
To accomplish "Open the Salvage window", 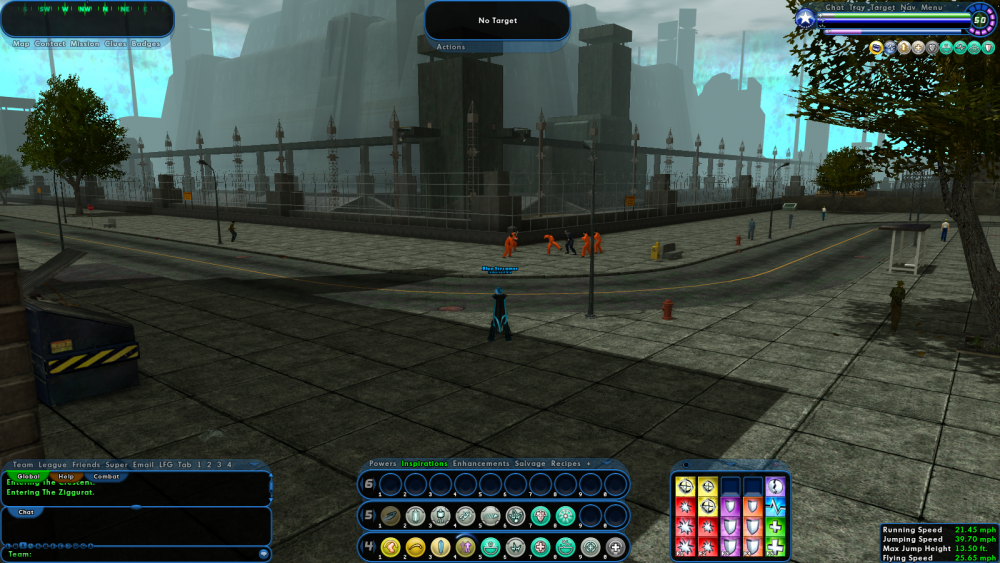I will [x=531, y=464].
